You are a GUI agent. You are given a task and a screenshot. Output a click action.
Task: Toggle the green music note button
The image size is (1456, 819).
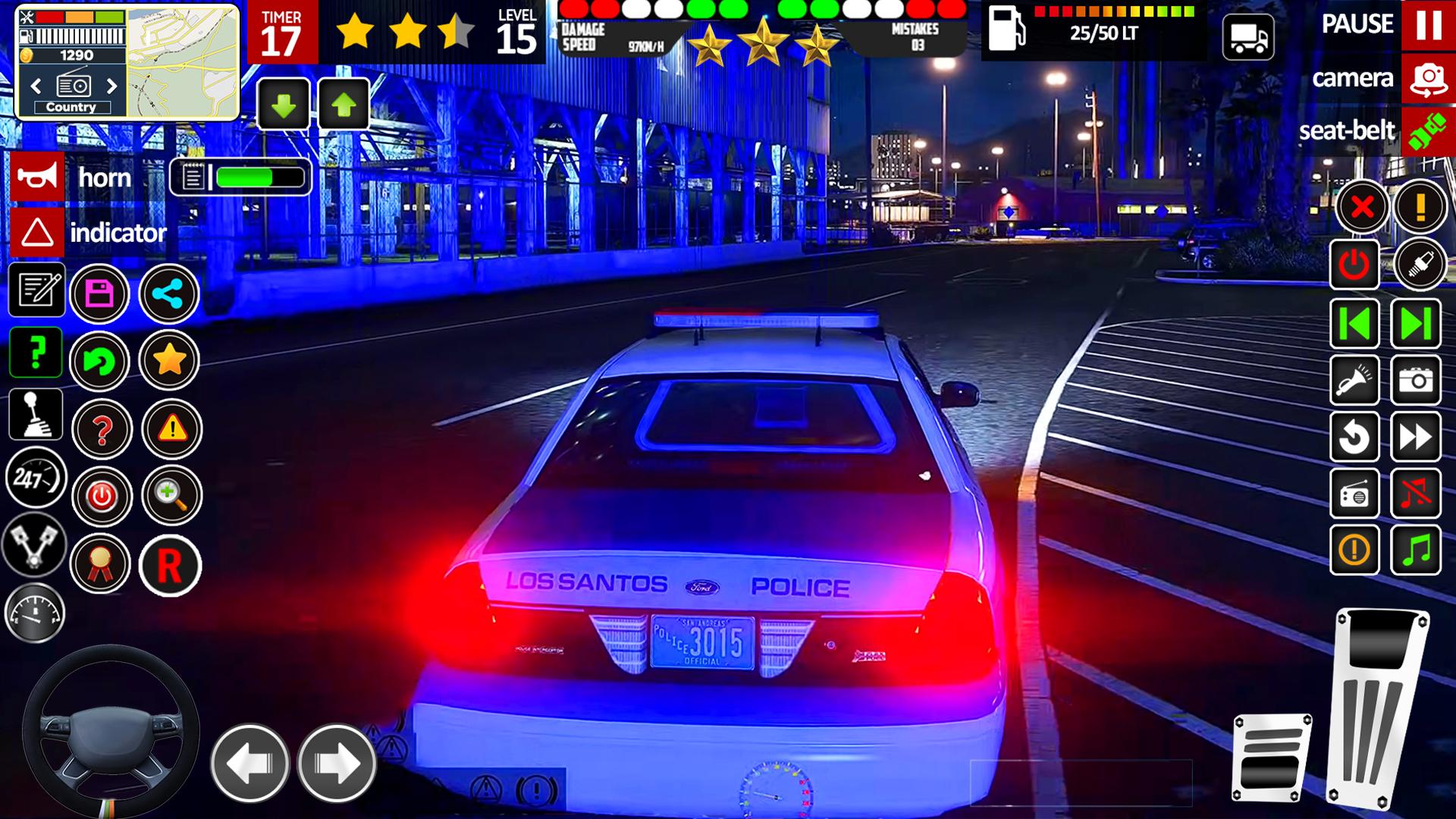tap(1416, 550)
